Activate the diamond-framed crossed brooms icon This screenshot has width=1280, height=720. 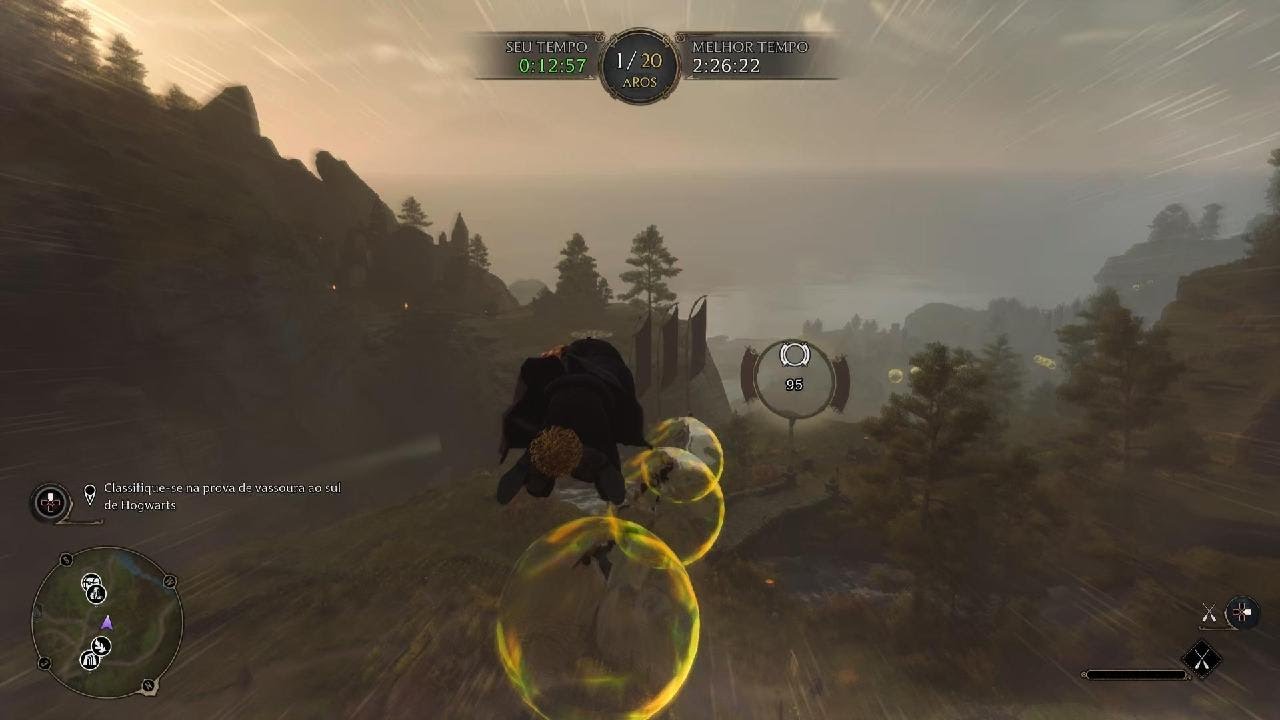[x=1202, y=658]
